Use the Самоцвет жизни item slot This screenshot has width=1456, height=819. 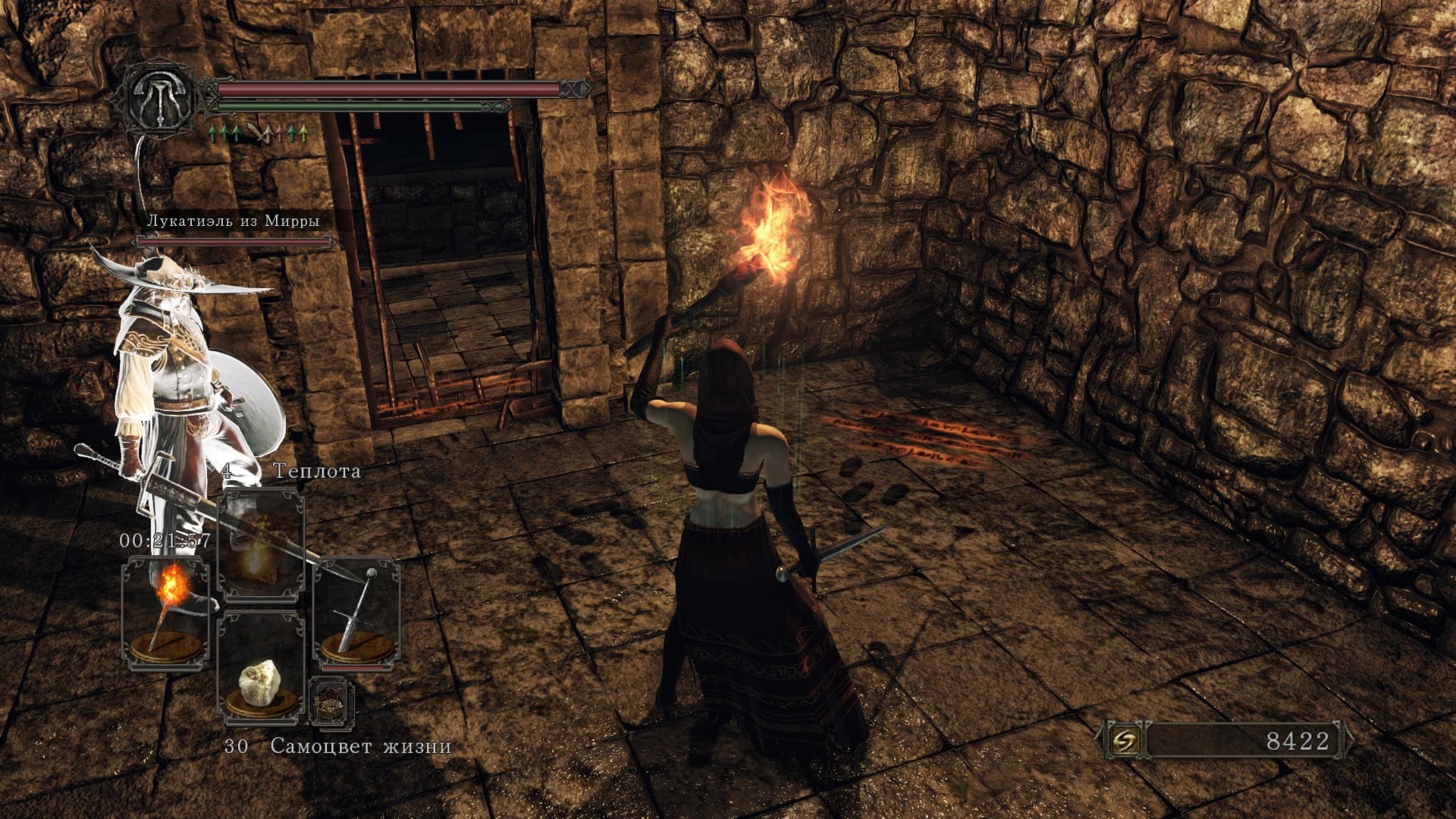pos(261,667)
